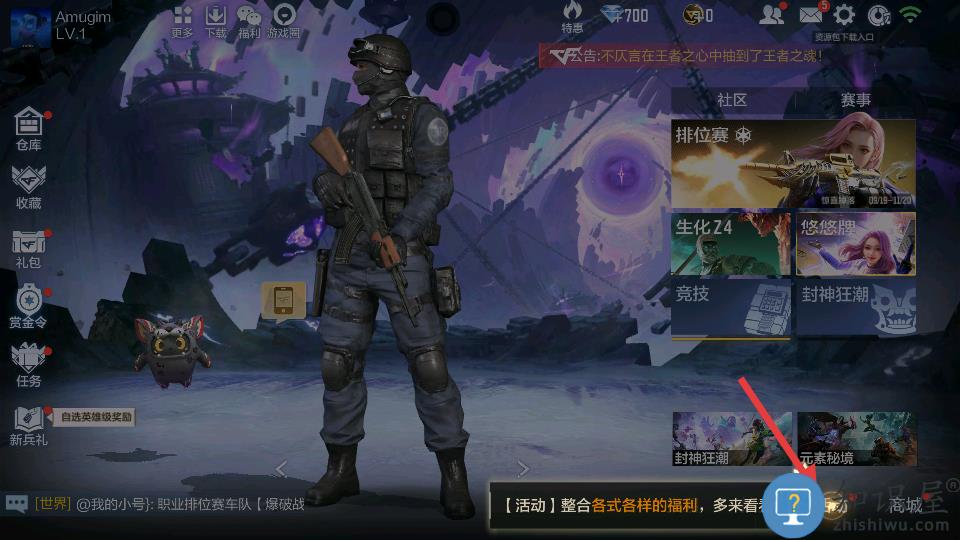Open the mail envelope icon
Screen dimensions: 960x540
811,15
